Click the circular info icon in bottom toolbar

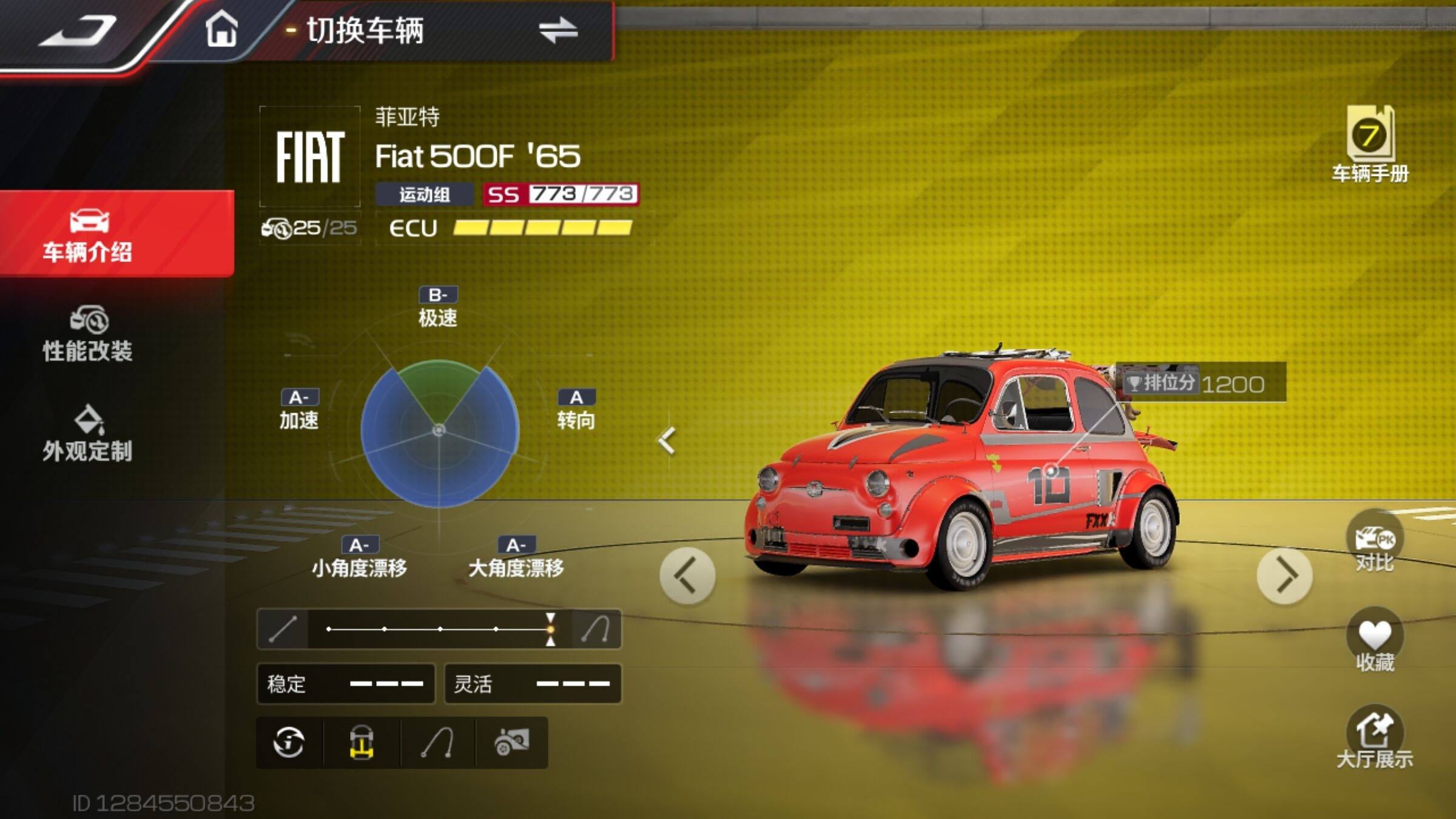[x=289, y=743]
